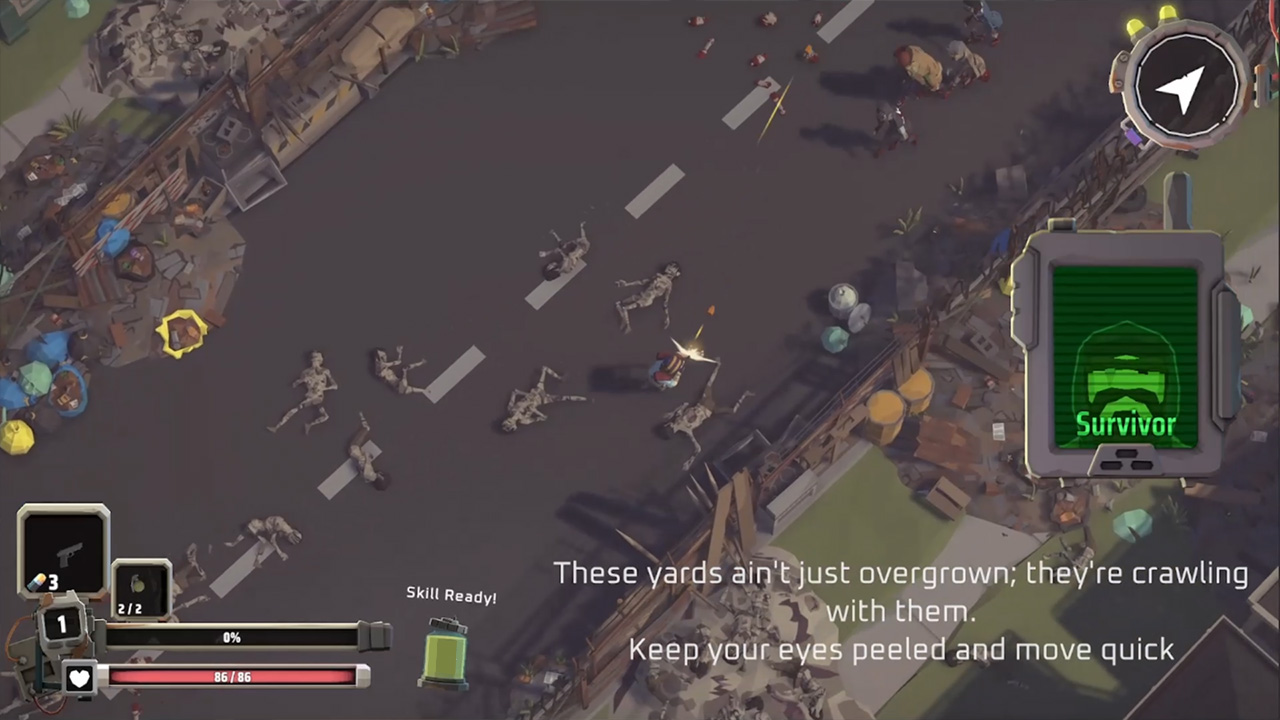
Task: Activate the green battery skill icon
Action: click(x=446, y=655)
